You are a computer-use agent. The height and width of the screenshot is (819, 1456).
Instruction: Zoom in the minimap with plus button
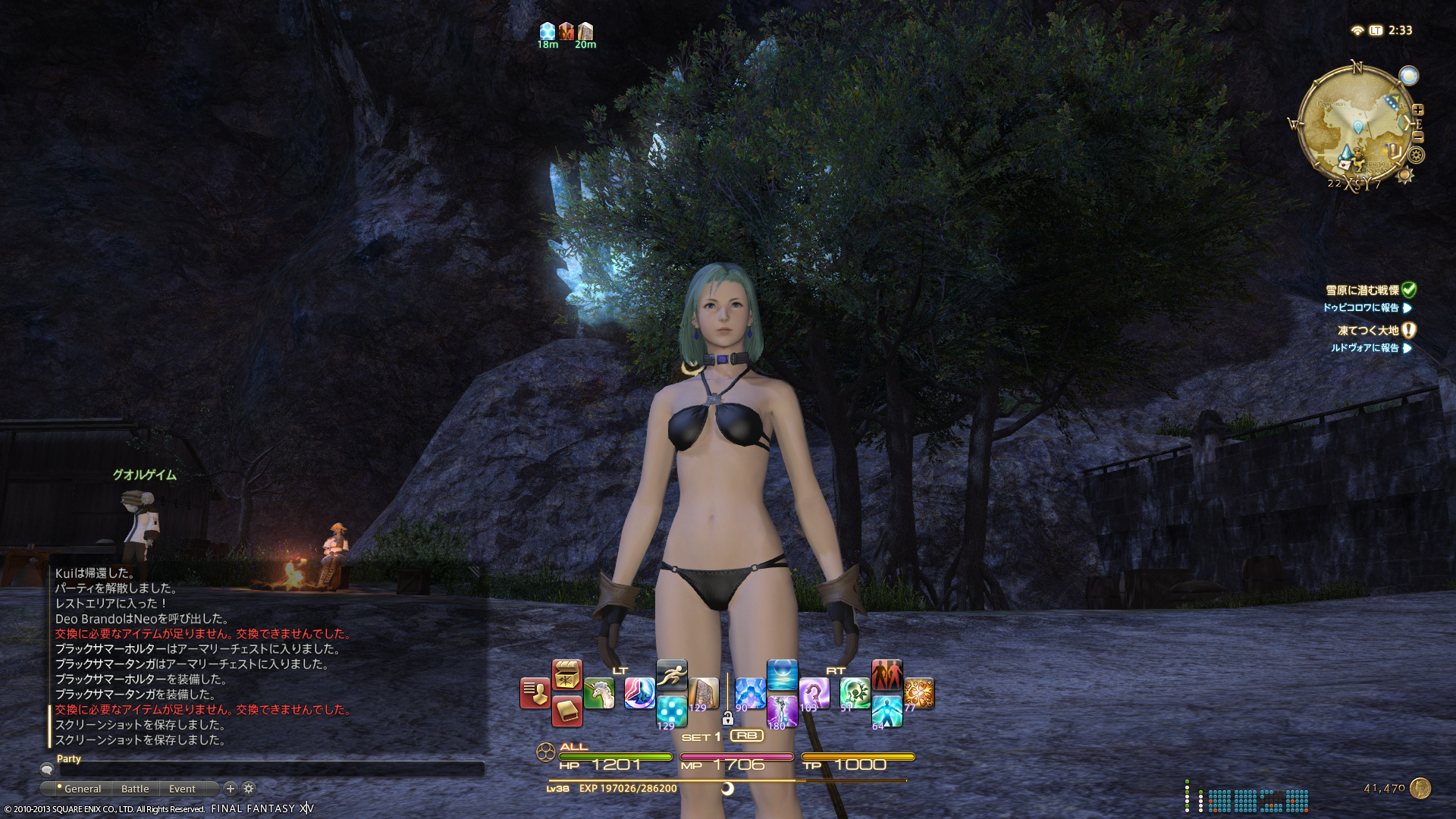1418,110
